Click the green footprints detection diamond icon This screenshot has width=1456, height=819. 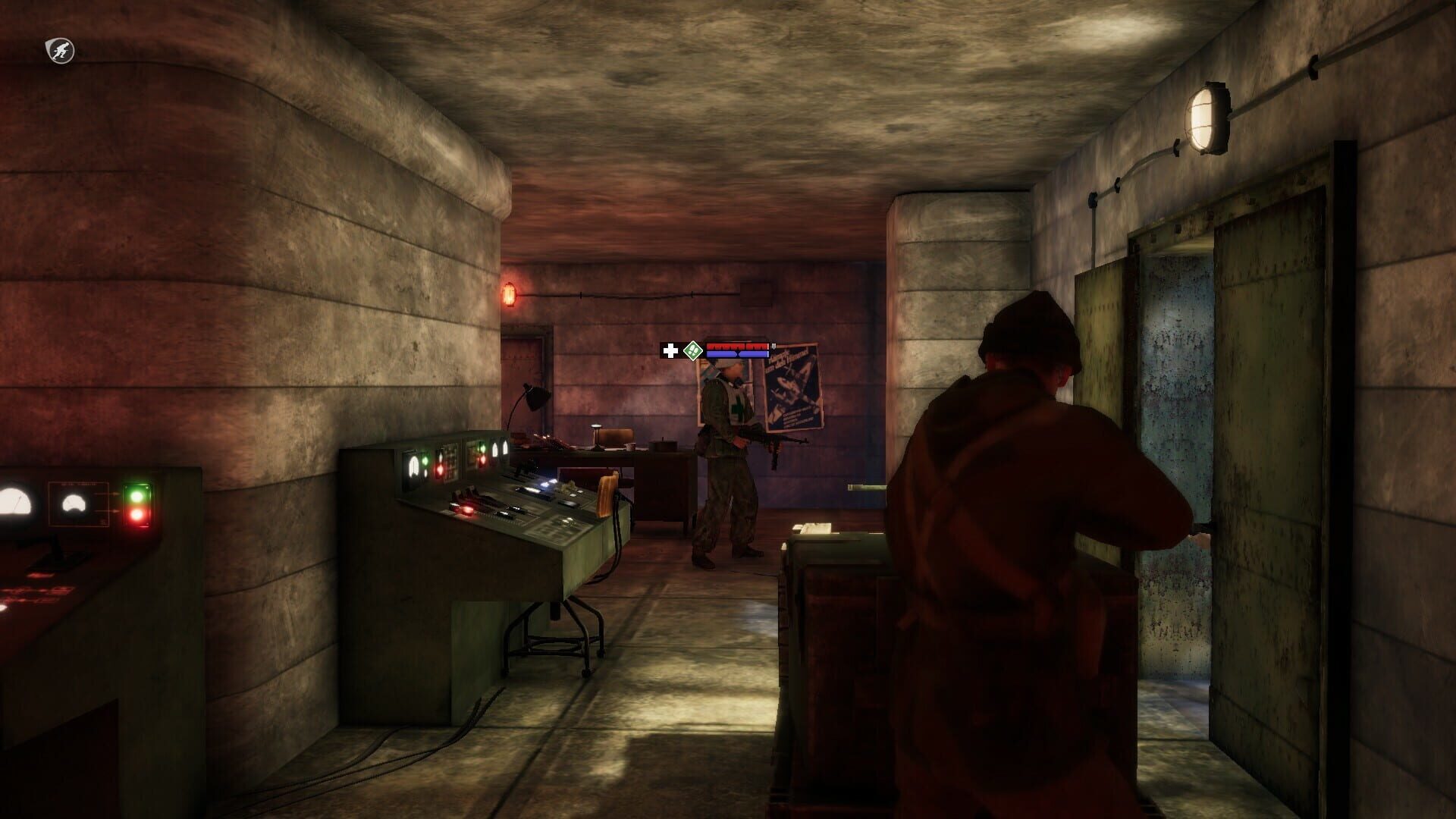click(x=693, y=351)
